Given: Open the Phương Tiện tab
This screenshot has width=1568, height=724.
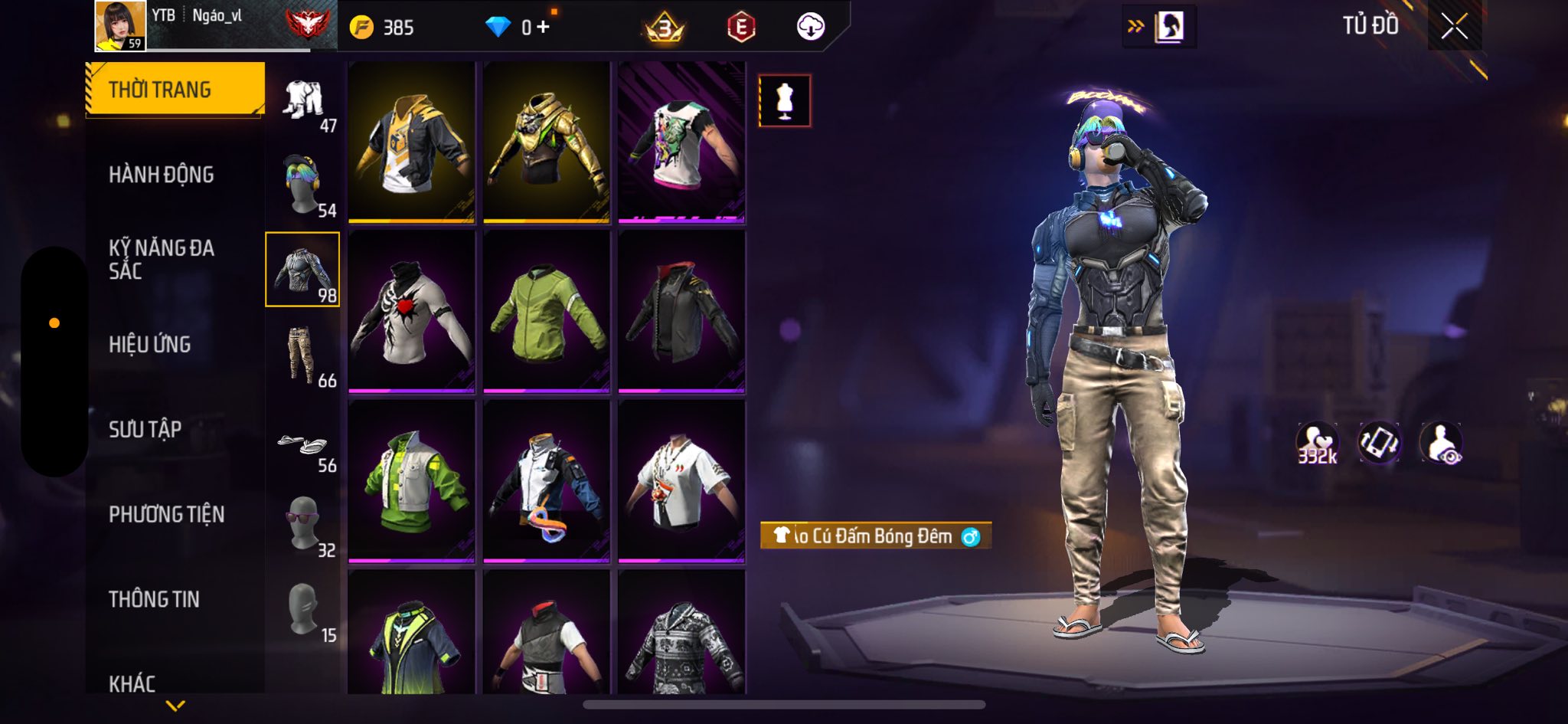Looking at the screenshot, I should click(166, 514).
